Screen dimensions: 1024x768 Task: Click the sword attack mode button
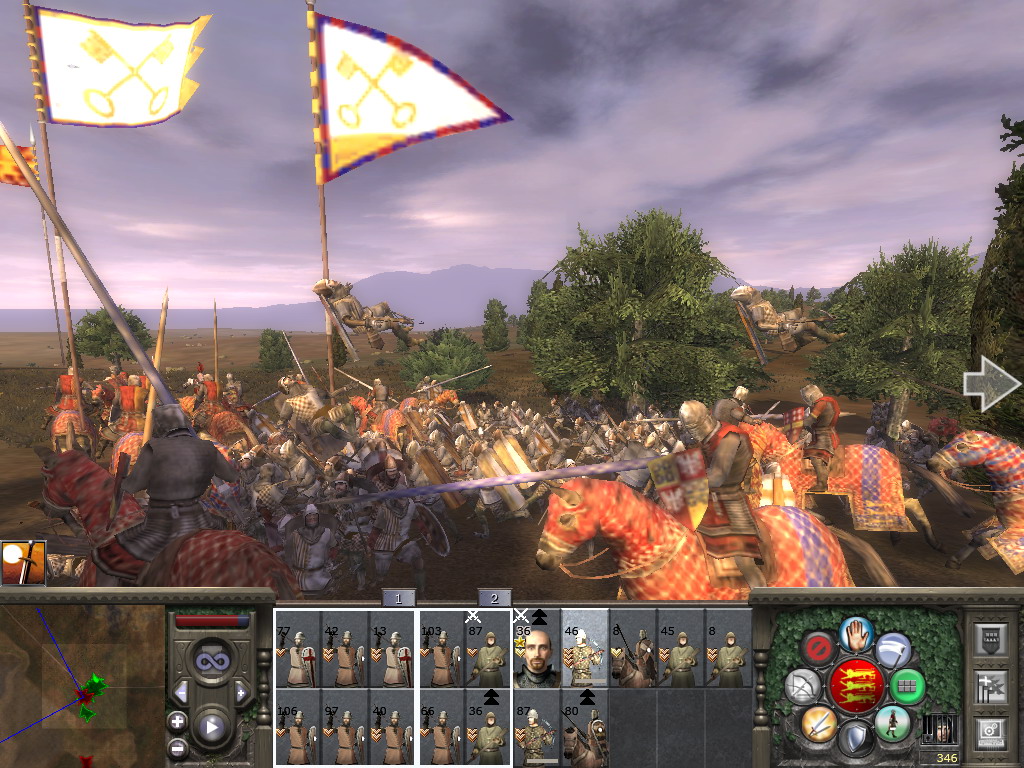pyautogui.click(x=818, y=723)
